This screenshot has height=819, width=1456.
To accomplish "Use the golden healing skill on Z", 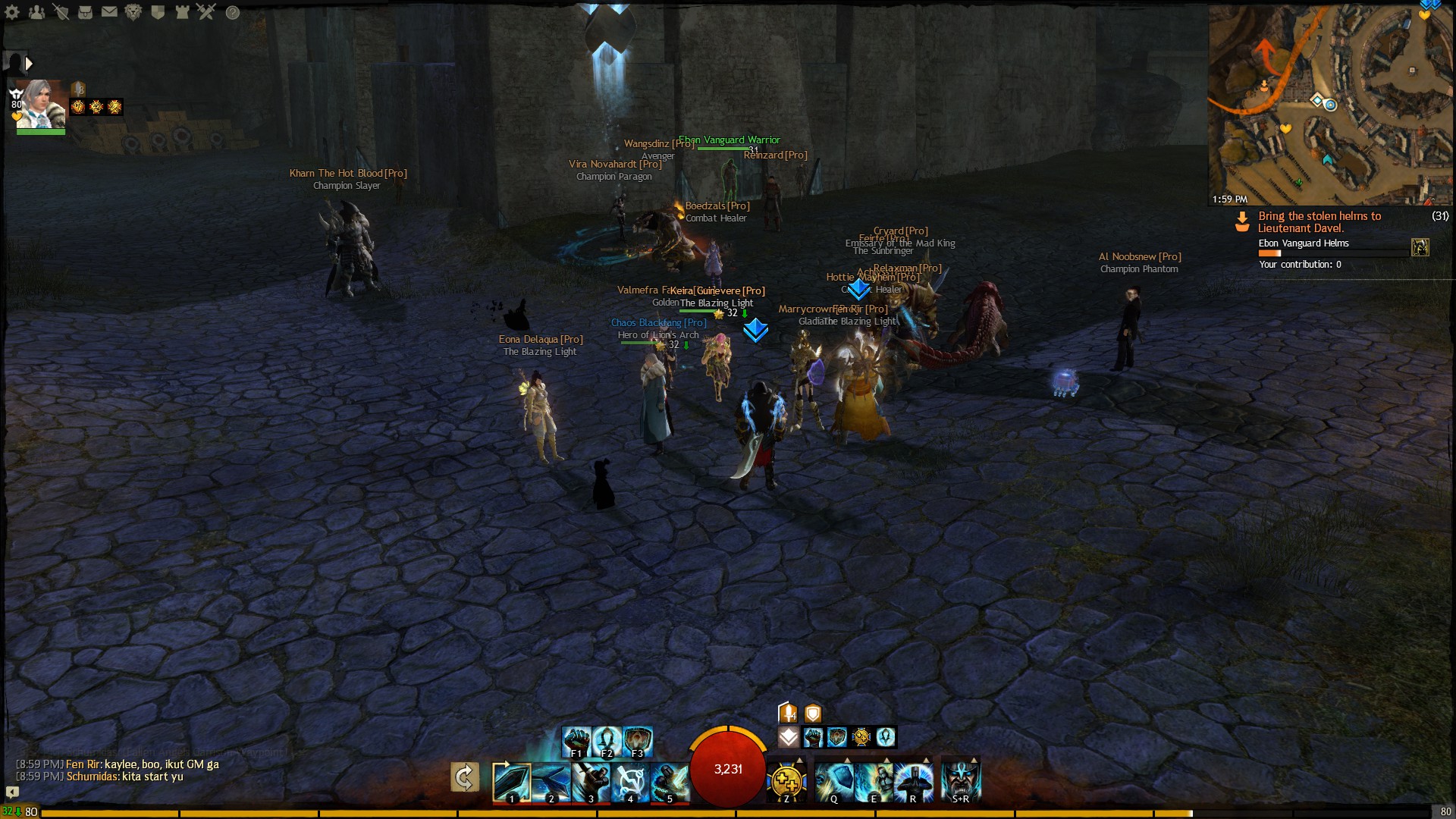I will [786, 782].
